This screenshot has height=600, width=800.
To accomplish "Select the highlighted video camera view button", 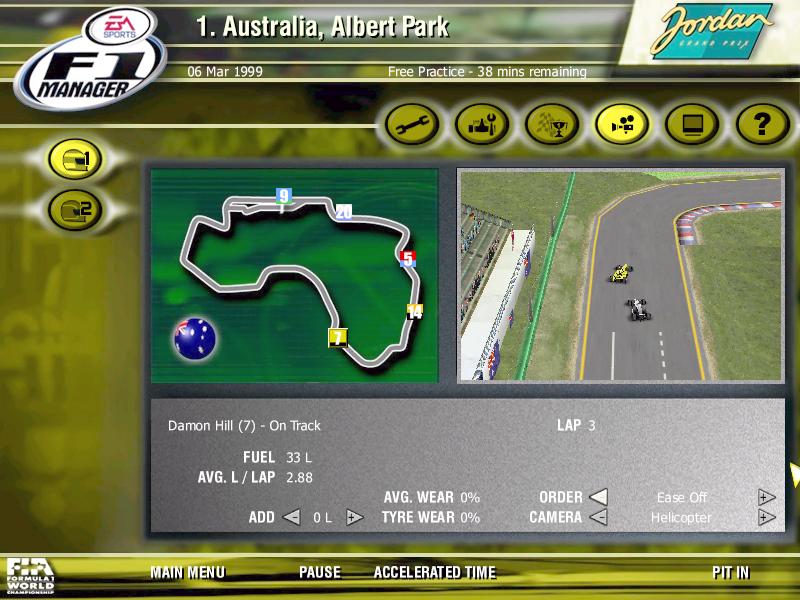I will click(623, 125).
